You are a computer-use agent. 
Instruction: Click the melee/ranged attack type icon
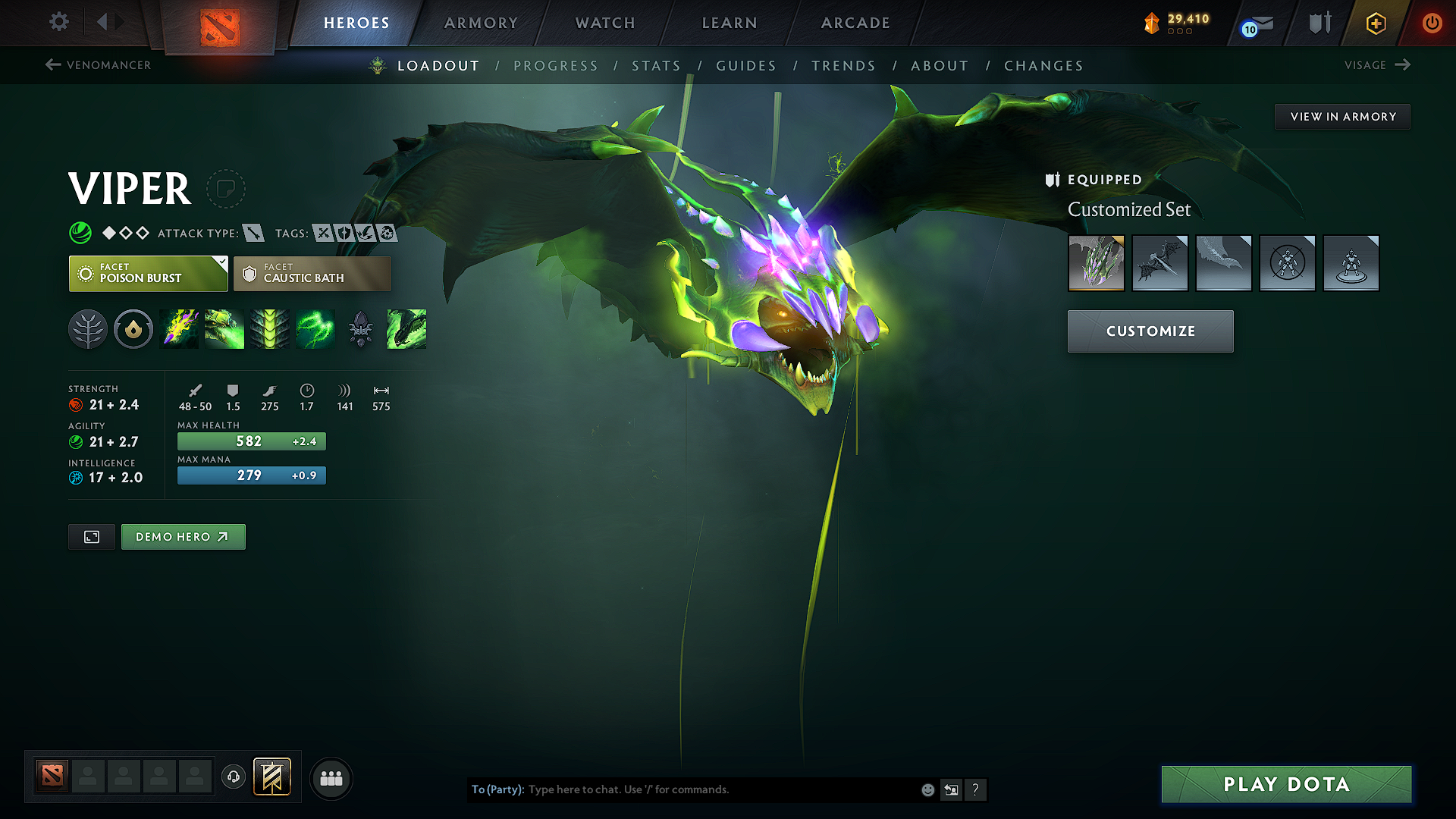pyautogui.click(x=254, y=233)
